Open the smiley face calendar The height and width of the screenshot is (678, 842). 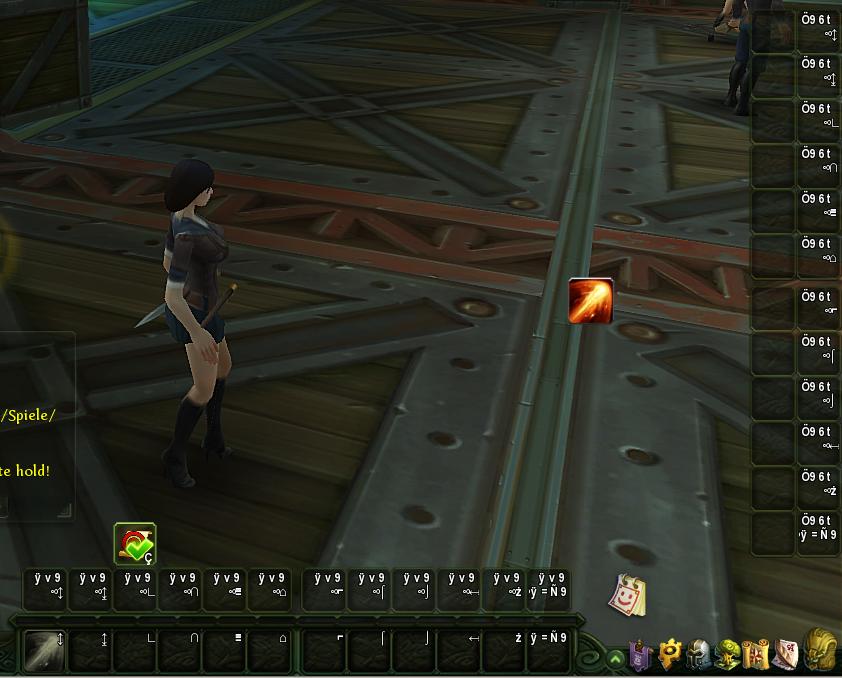point(628,595)
